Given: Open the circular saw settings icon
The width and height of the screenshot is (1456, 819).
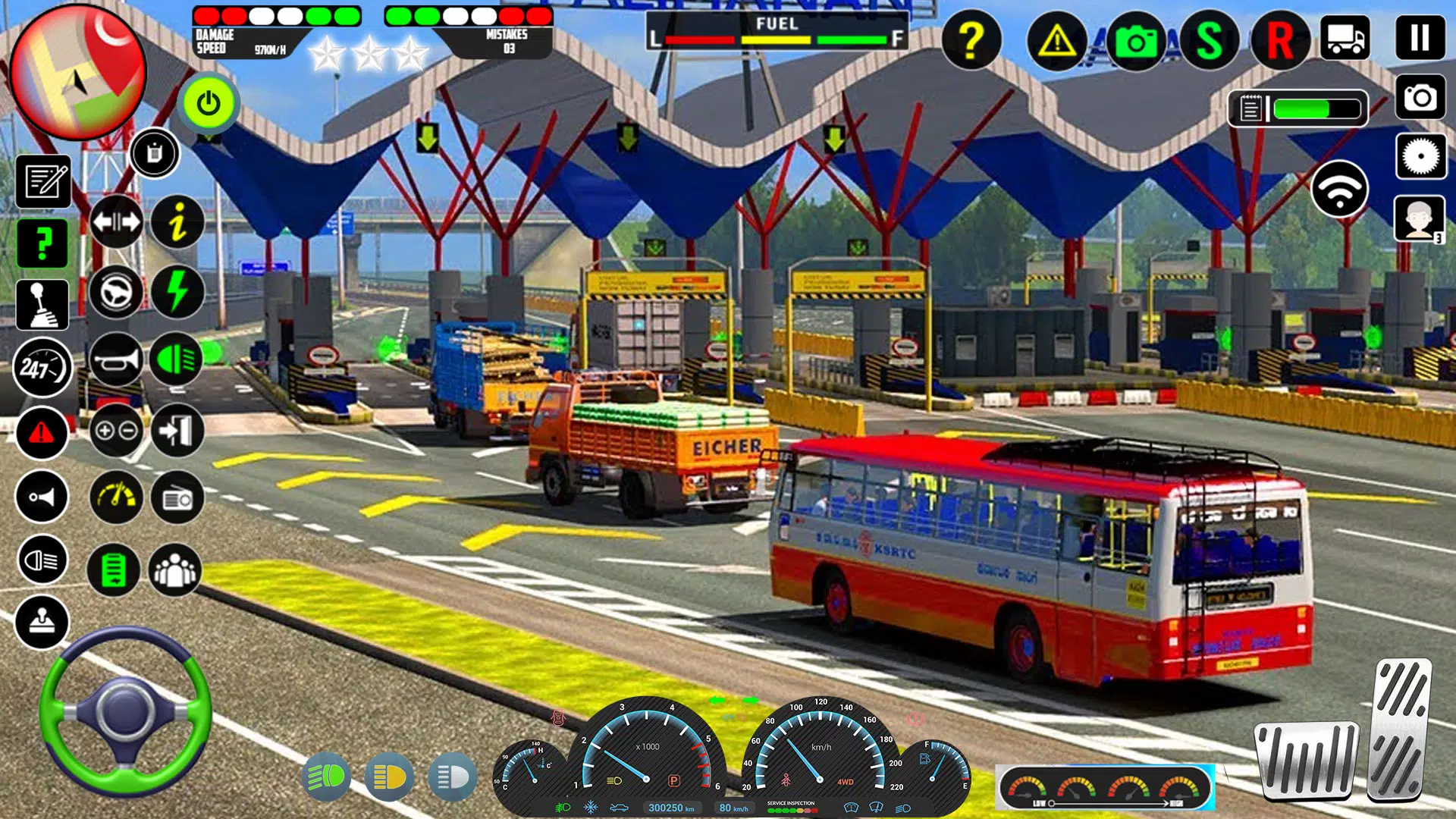Looking at the screenshot, I should pos(1420,157).
